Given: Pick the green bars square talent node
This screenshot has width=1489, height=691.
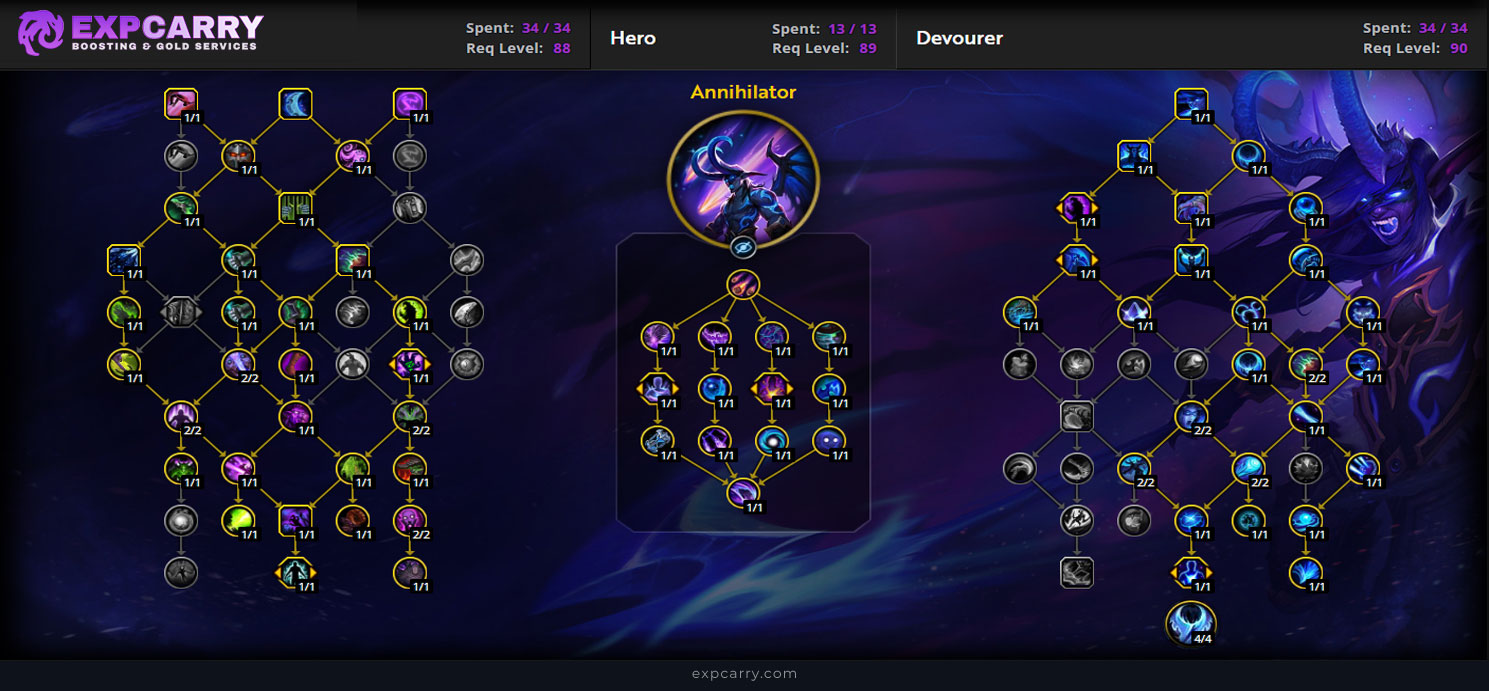Looking at the screenshot, I should tap(295, 208).
